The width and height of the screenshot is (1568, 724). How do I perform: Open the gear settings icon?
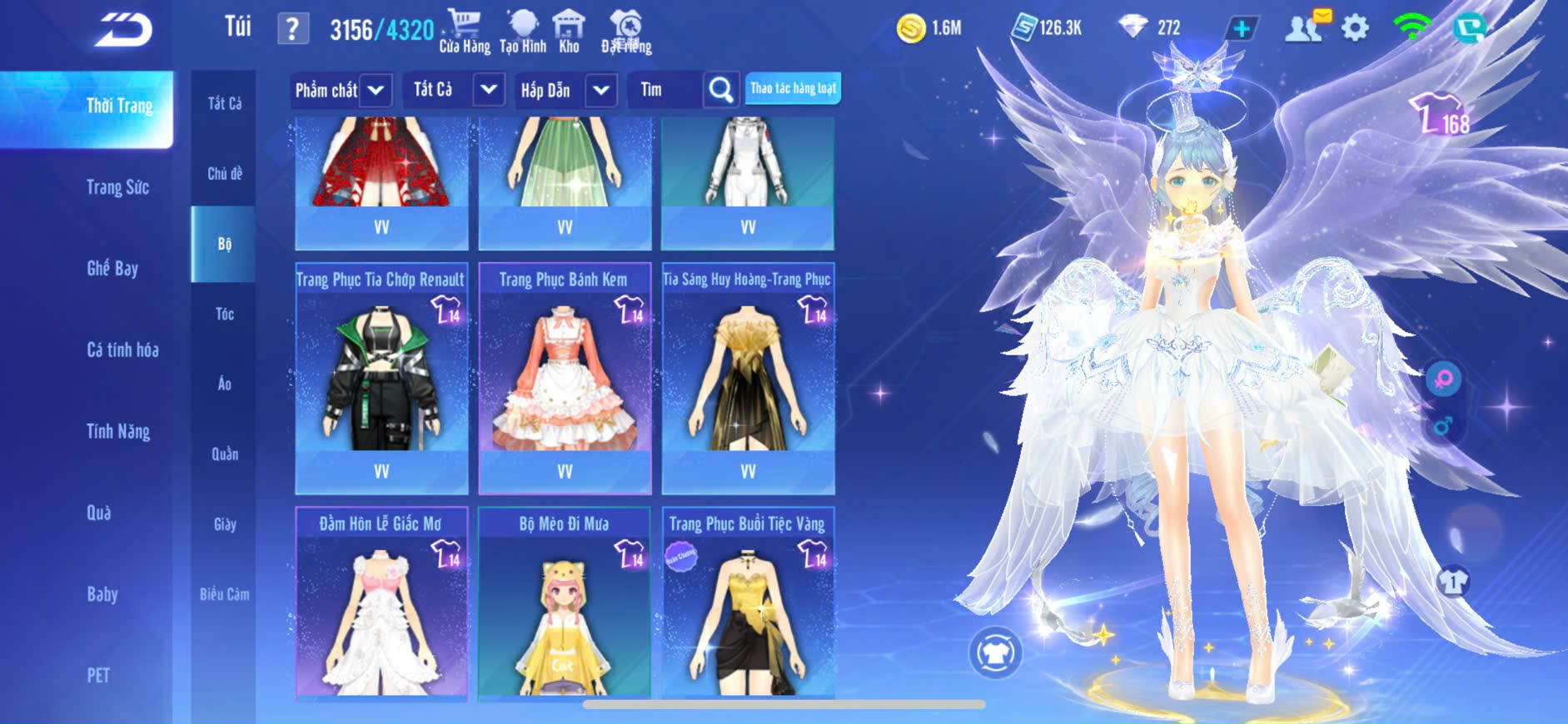tap(1355, 28)
